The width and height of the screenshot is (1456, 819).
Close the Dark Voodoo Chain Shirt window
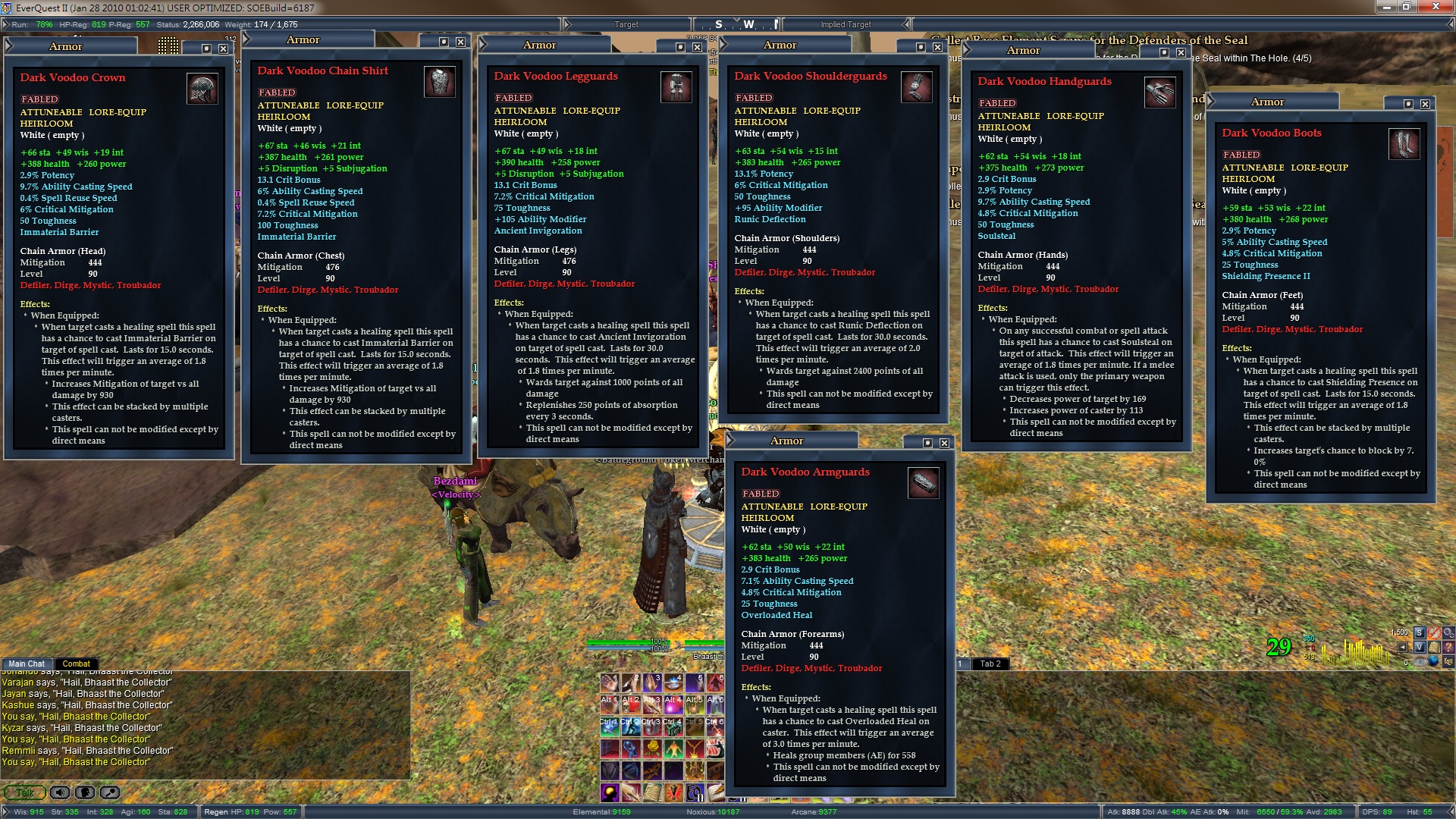[460, 42]
